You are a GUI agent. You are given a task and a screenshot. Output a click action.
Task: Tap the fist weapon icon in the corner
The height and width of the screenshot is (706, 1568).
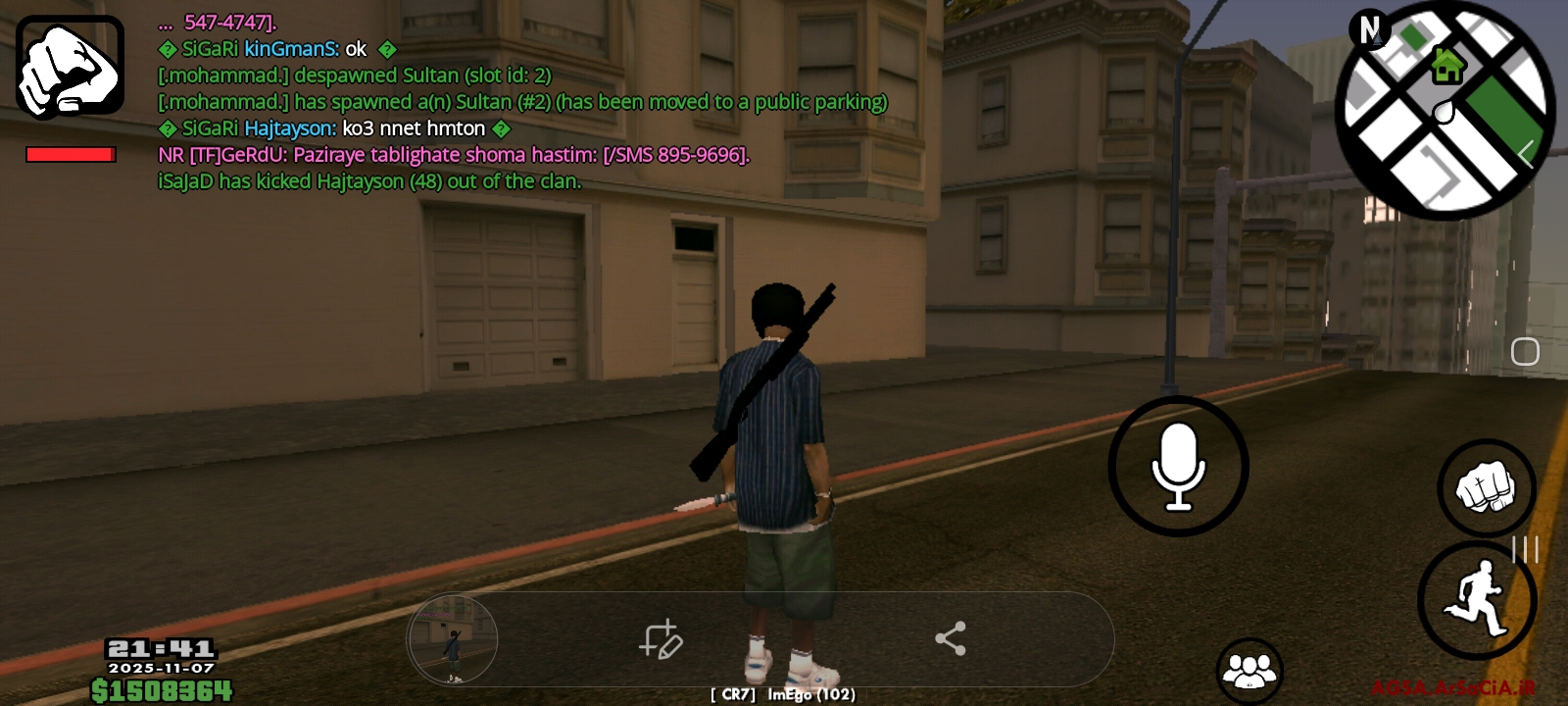70,67
